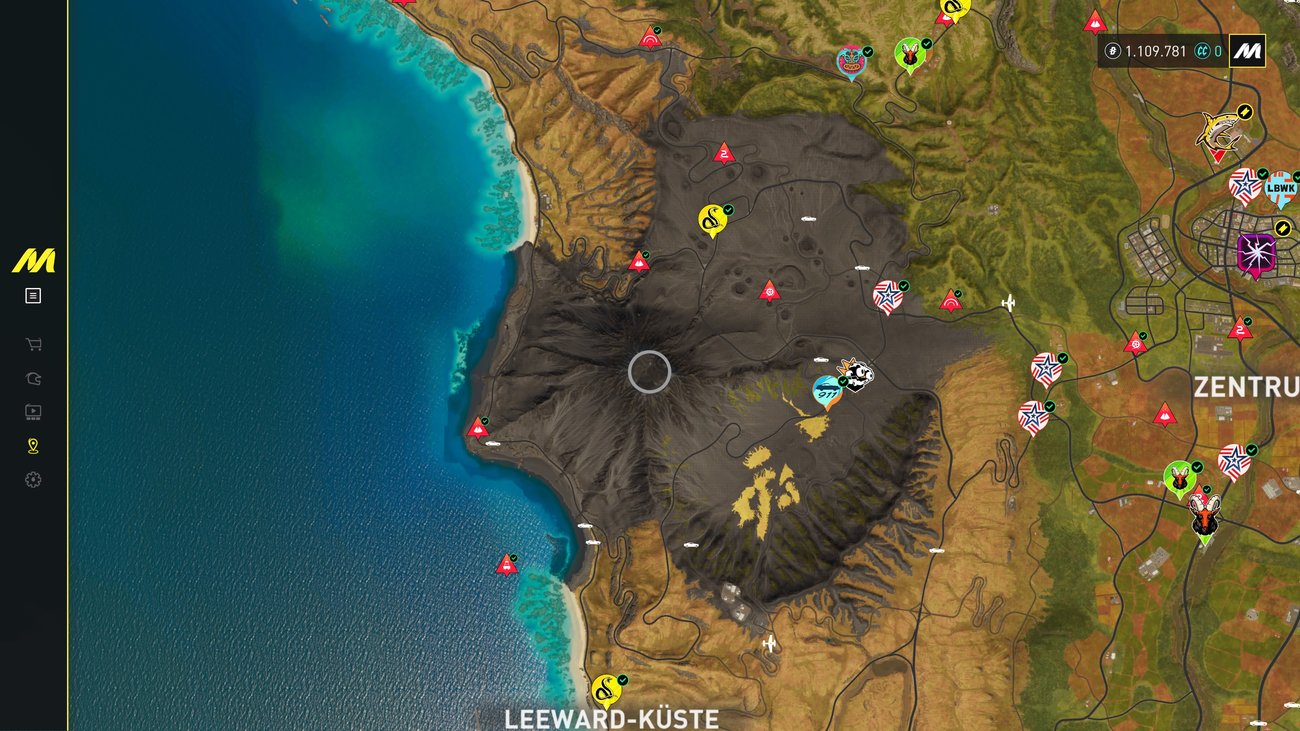Open the list menu icon in the sidebar
The image size is (1300, 731).
click(x=33, y=296)
